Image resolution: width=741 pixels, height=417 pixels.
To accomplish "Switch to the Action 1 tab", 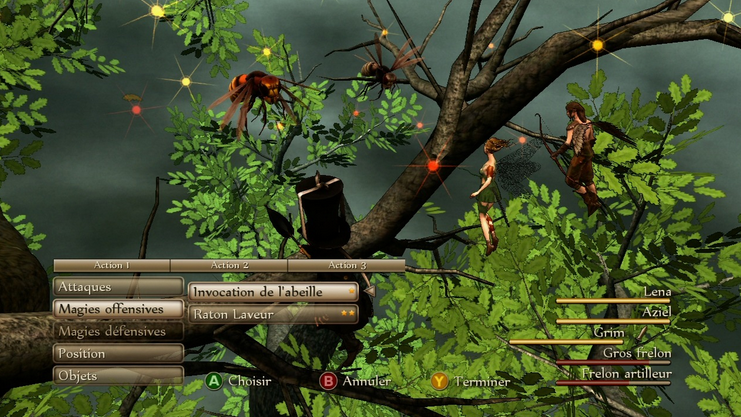I will pos(112,265).
